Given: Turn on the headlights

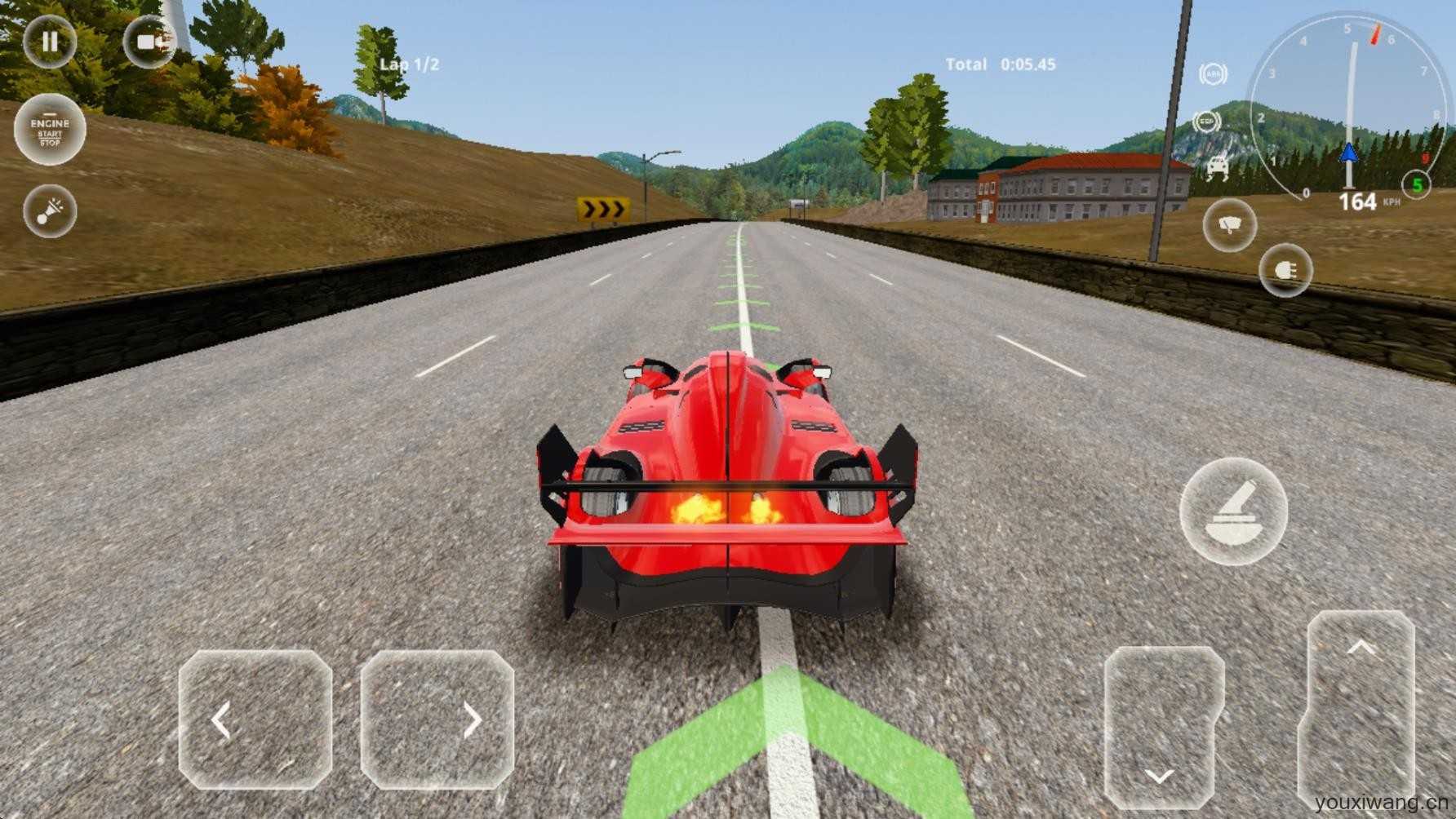Looking at the screenshot, I should click(x=1285, y=271).
